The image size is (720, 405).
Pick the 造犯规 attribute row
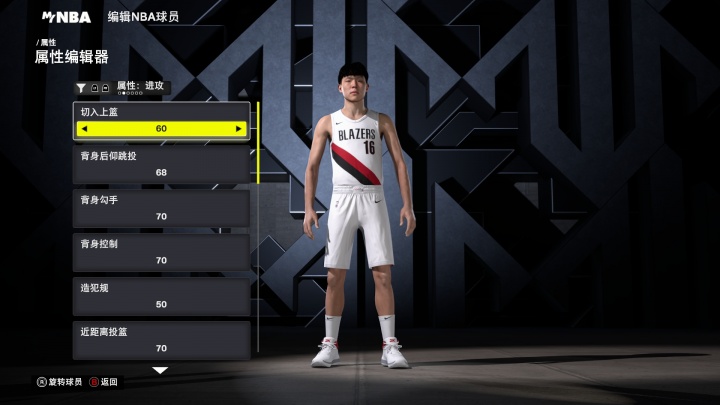[161, 296]
